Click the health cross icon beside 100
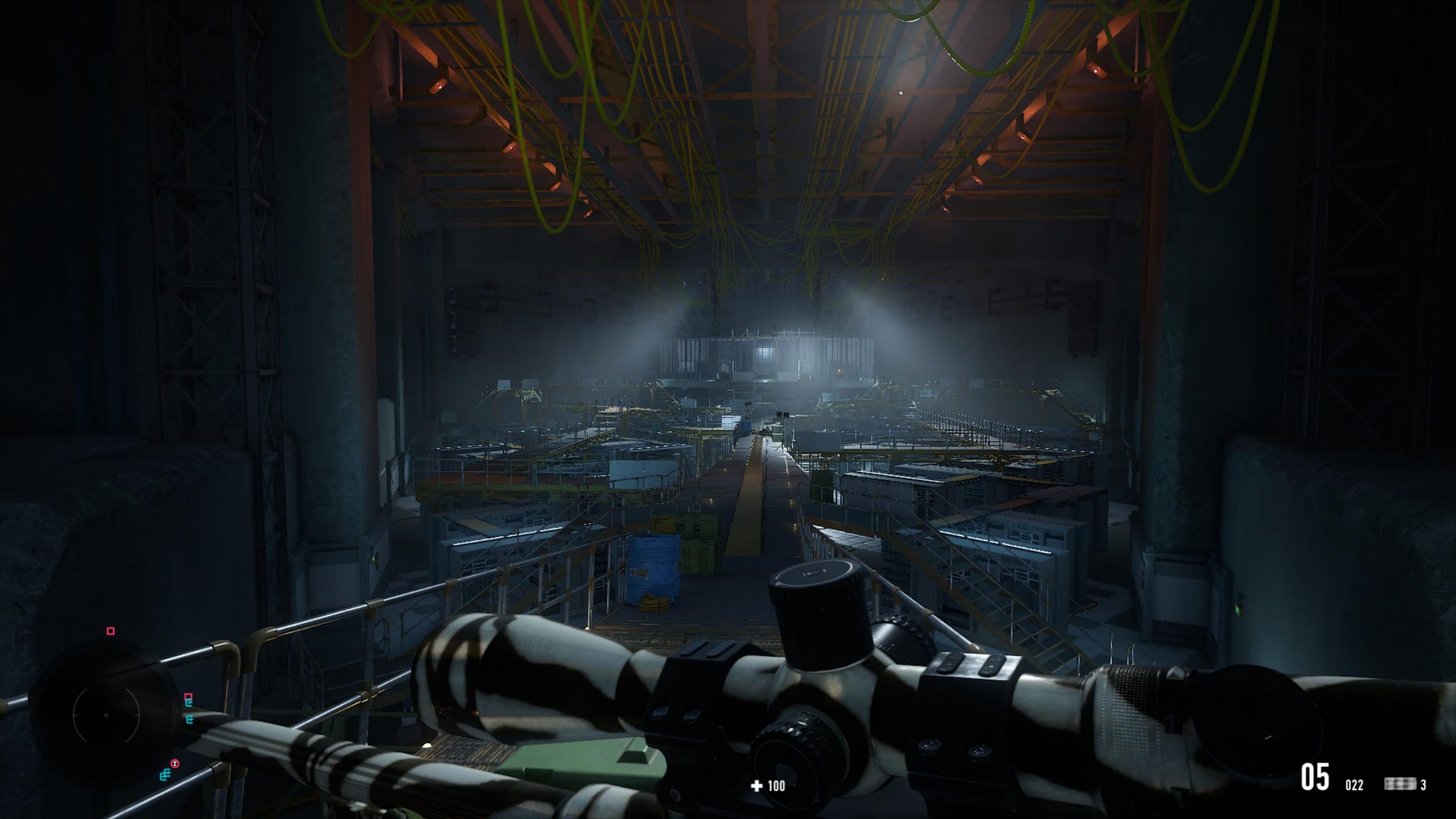The height and width of the screenshot is (819, 1456). pyautogui.click(x=757, y=787)
